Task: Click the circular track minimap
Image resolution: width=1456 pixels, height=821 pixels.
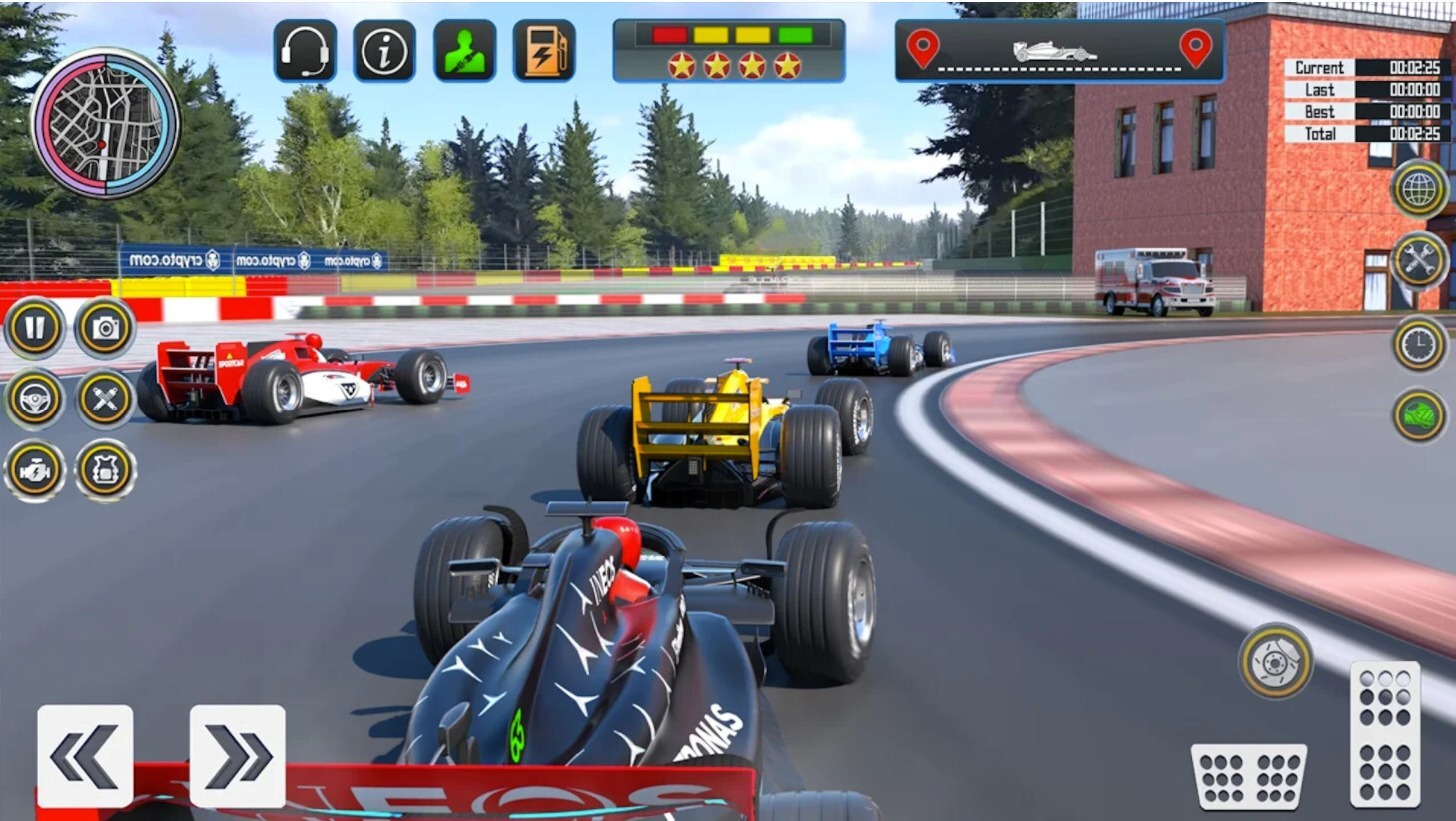Action: [105, 122]
